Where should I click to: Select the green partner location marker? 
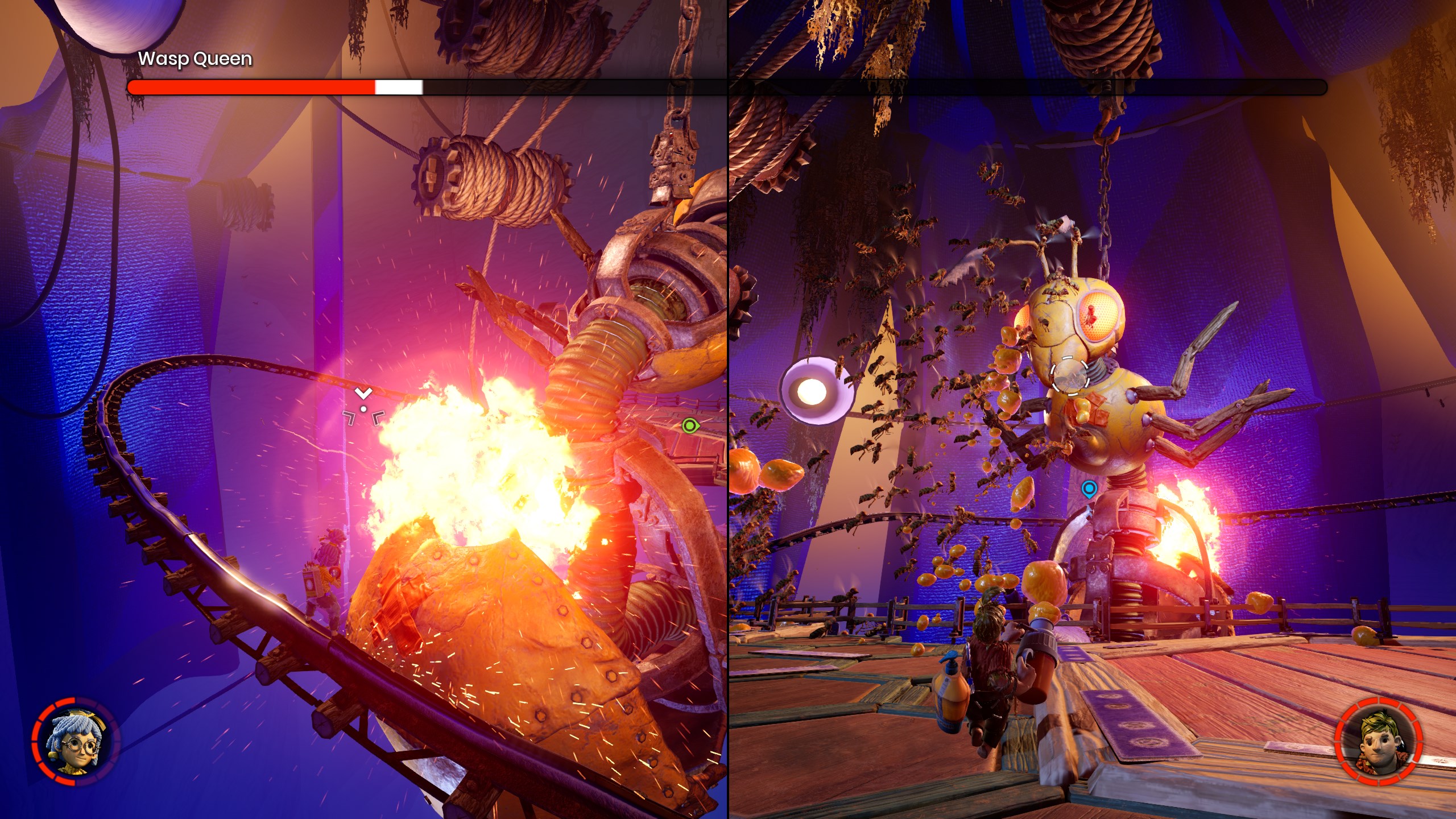pos(690,425)
